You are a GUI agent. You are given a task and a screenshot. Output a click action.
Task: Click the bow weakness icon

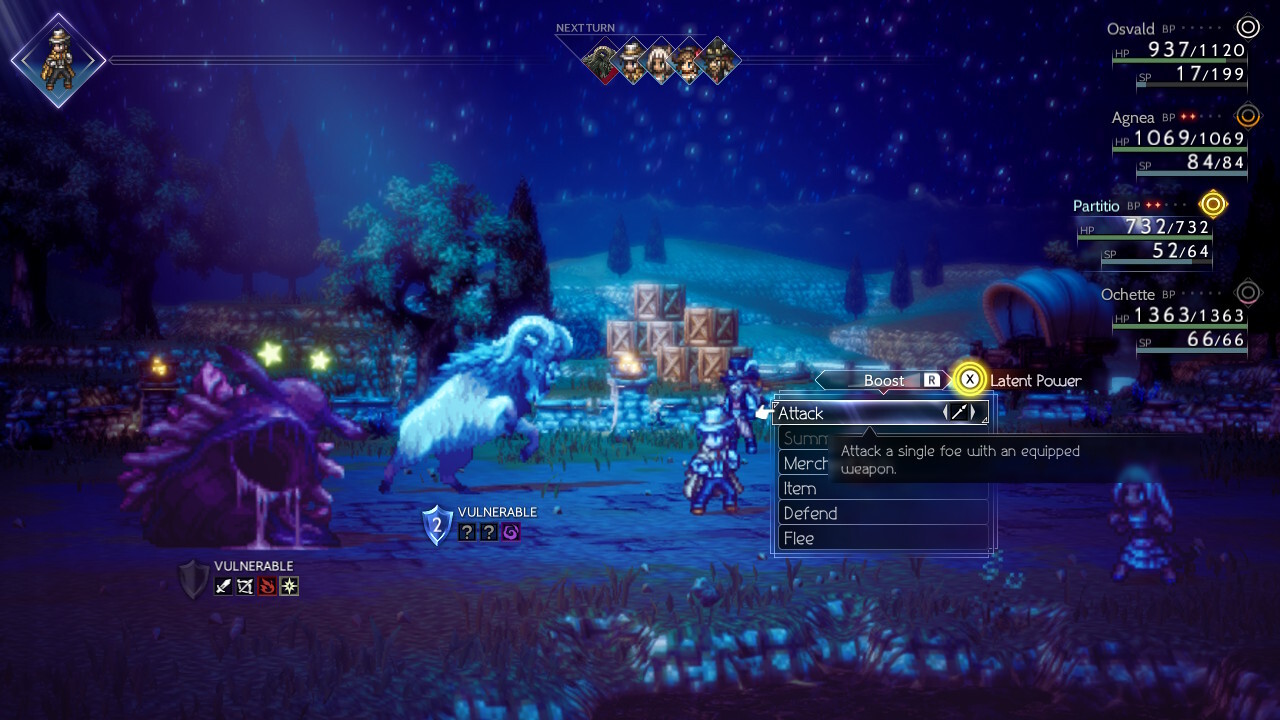(245, 586)
